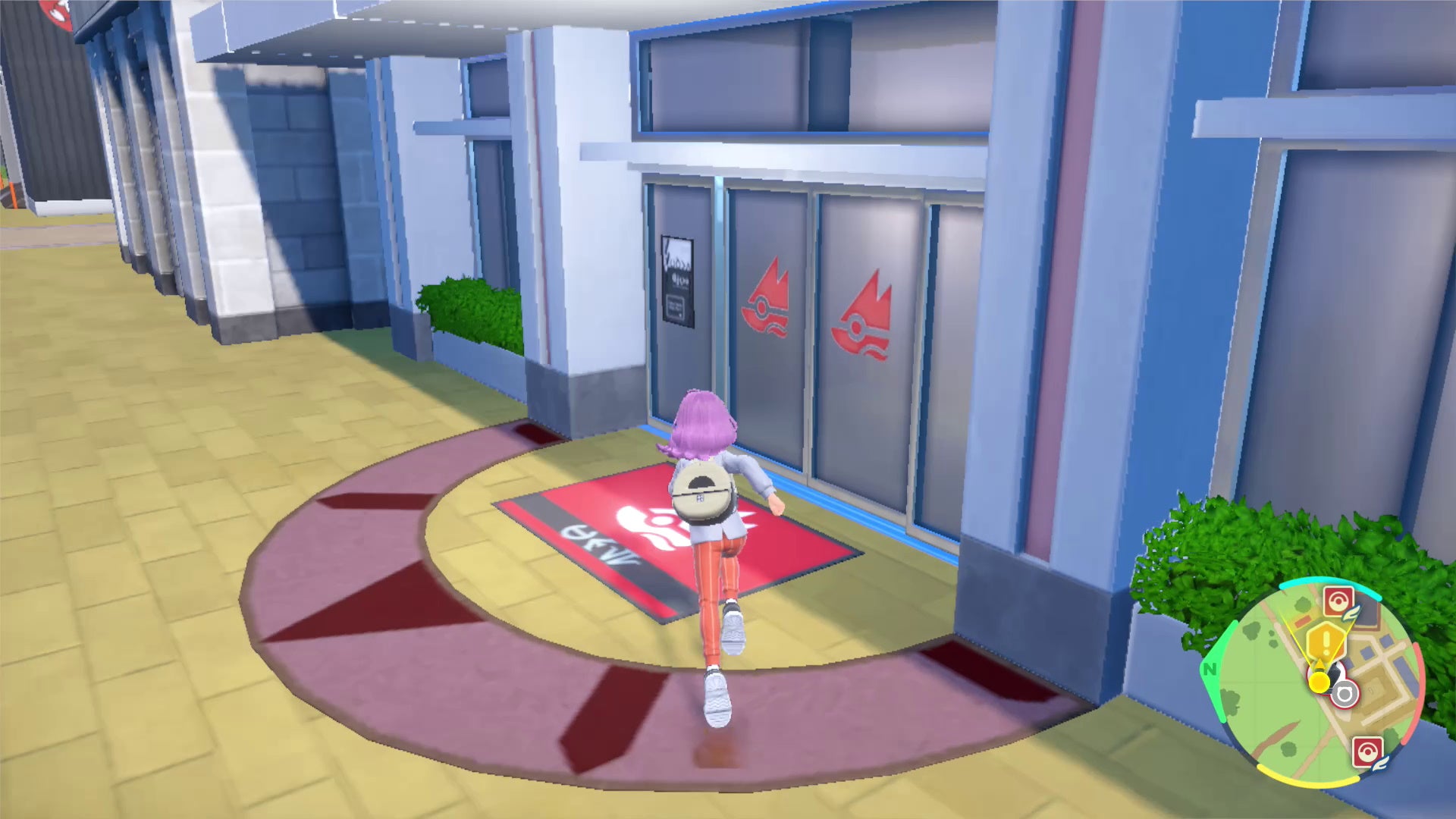Expand the small placard under the sign
The width and height of the screenshot is (1456, 819).
click(675, 307)
